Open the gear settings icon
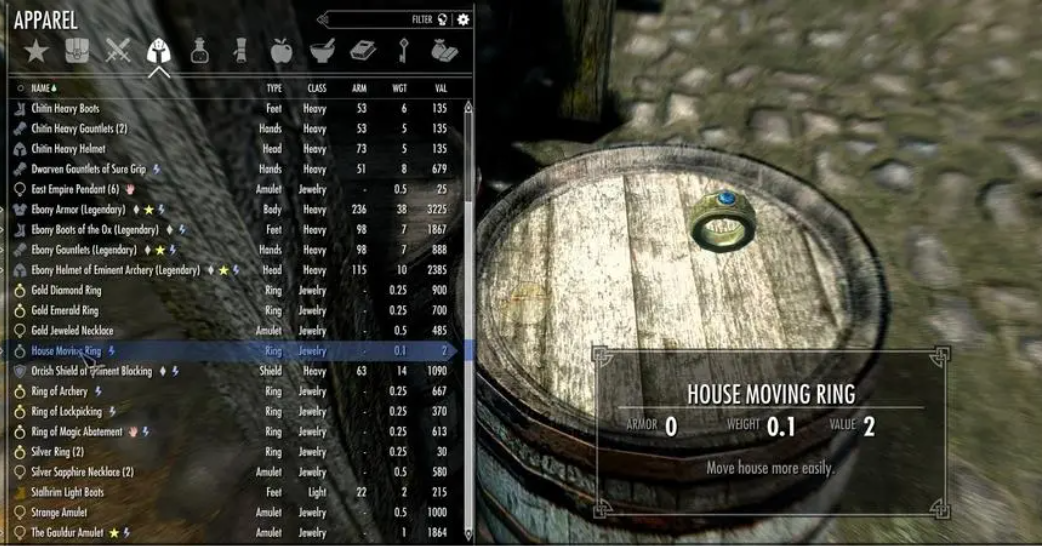1042x546 pixels. (463, 19)
